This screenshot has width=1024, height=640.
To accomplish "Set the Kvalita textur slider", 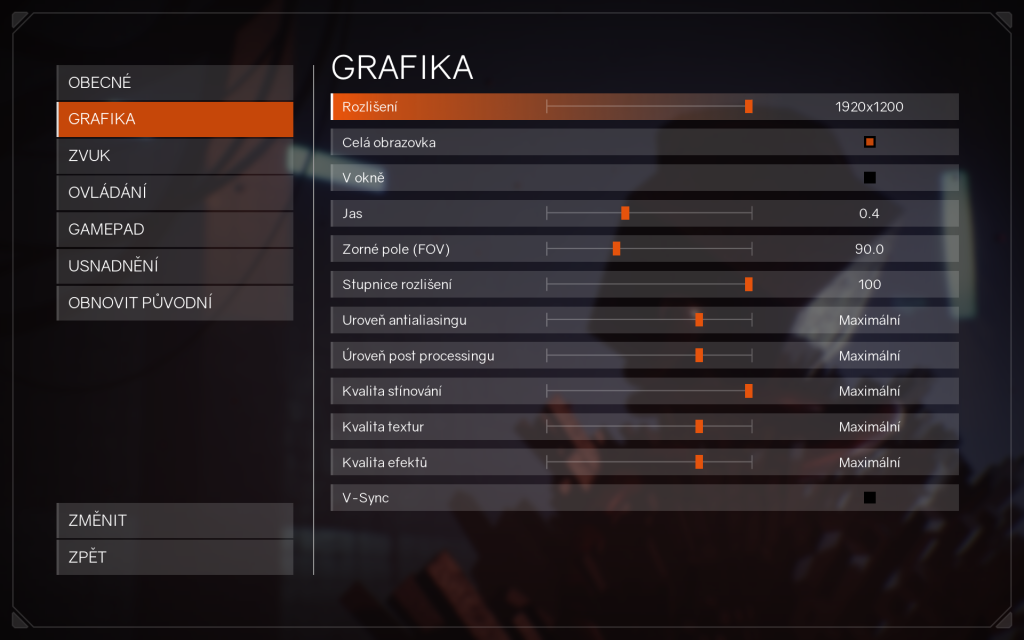I will (699, 426).
